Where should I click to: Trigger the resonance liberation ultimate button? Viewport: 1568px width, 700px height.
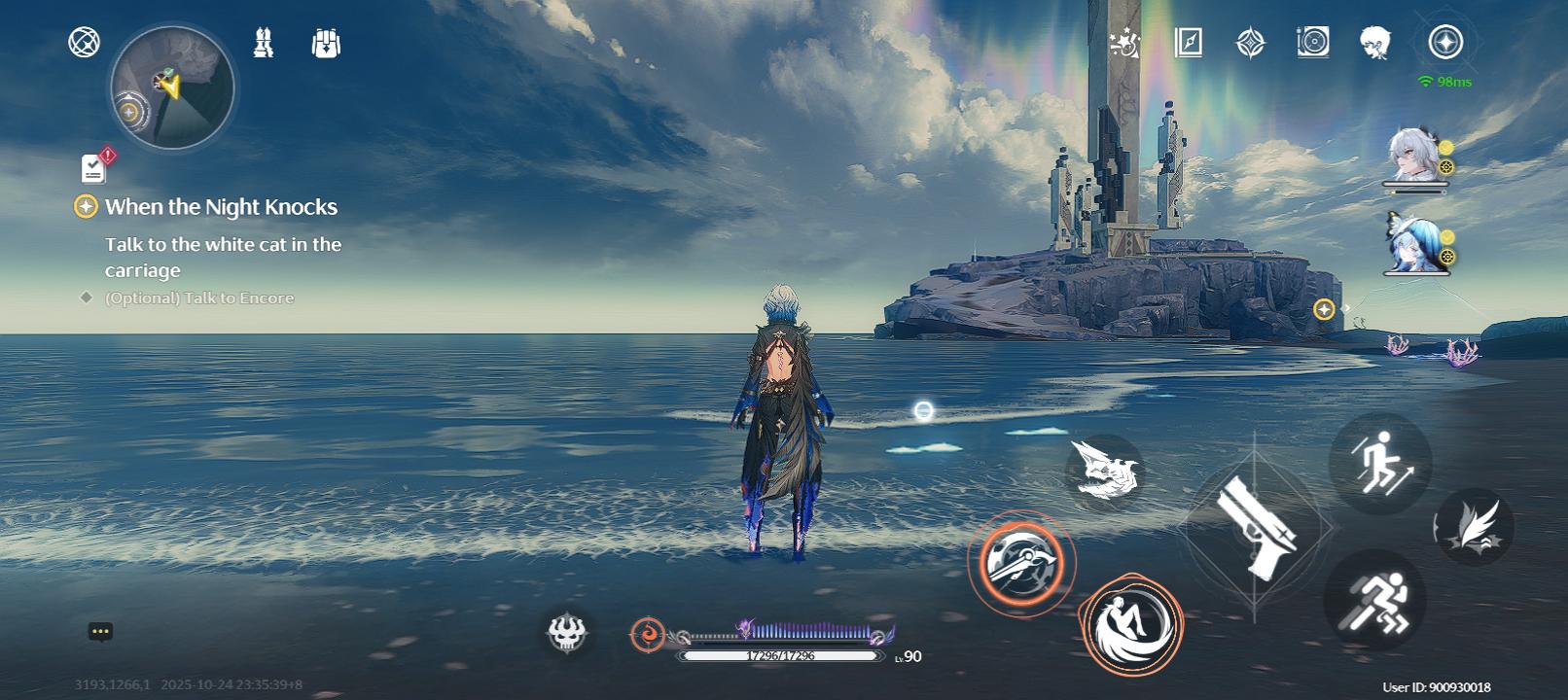click(x=1130, y=623)
